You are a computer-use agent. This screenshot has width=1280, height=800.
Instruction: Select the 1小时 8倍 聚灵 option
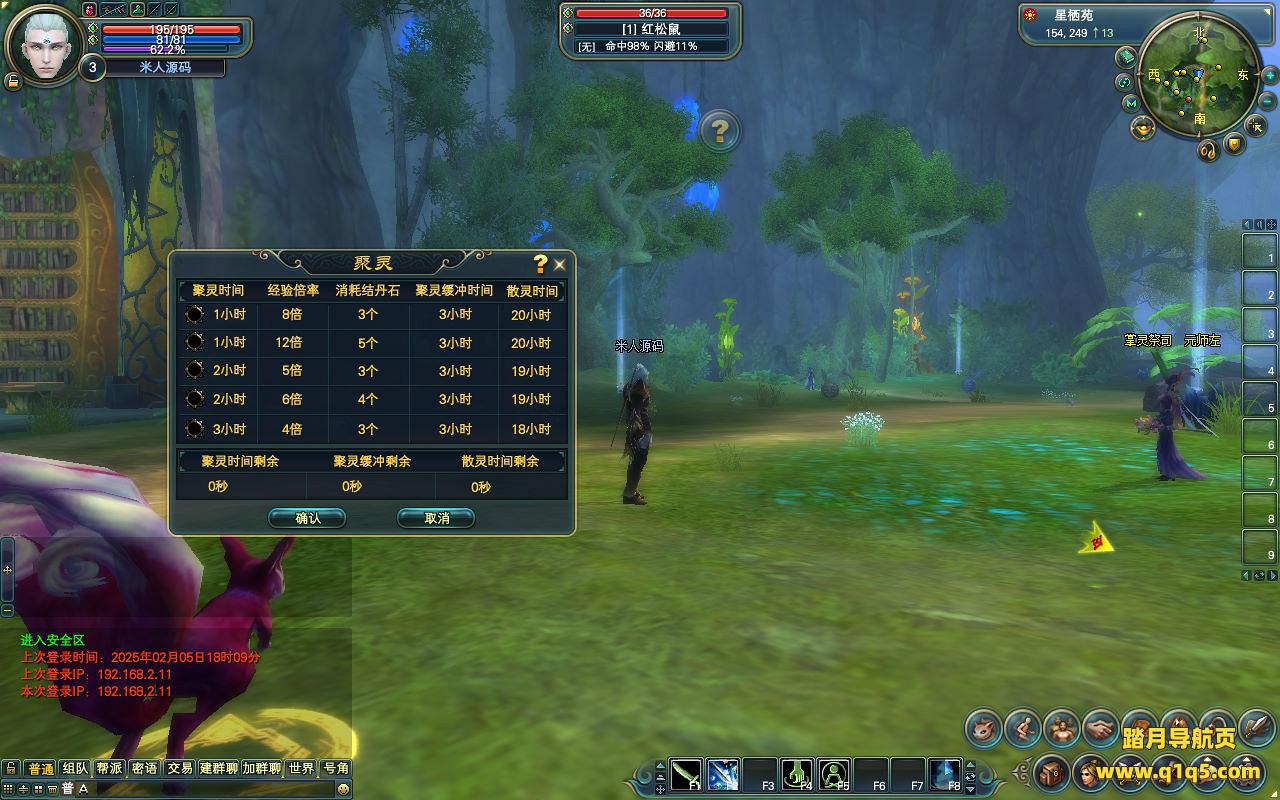coord(195,314)
